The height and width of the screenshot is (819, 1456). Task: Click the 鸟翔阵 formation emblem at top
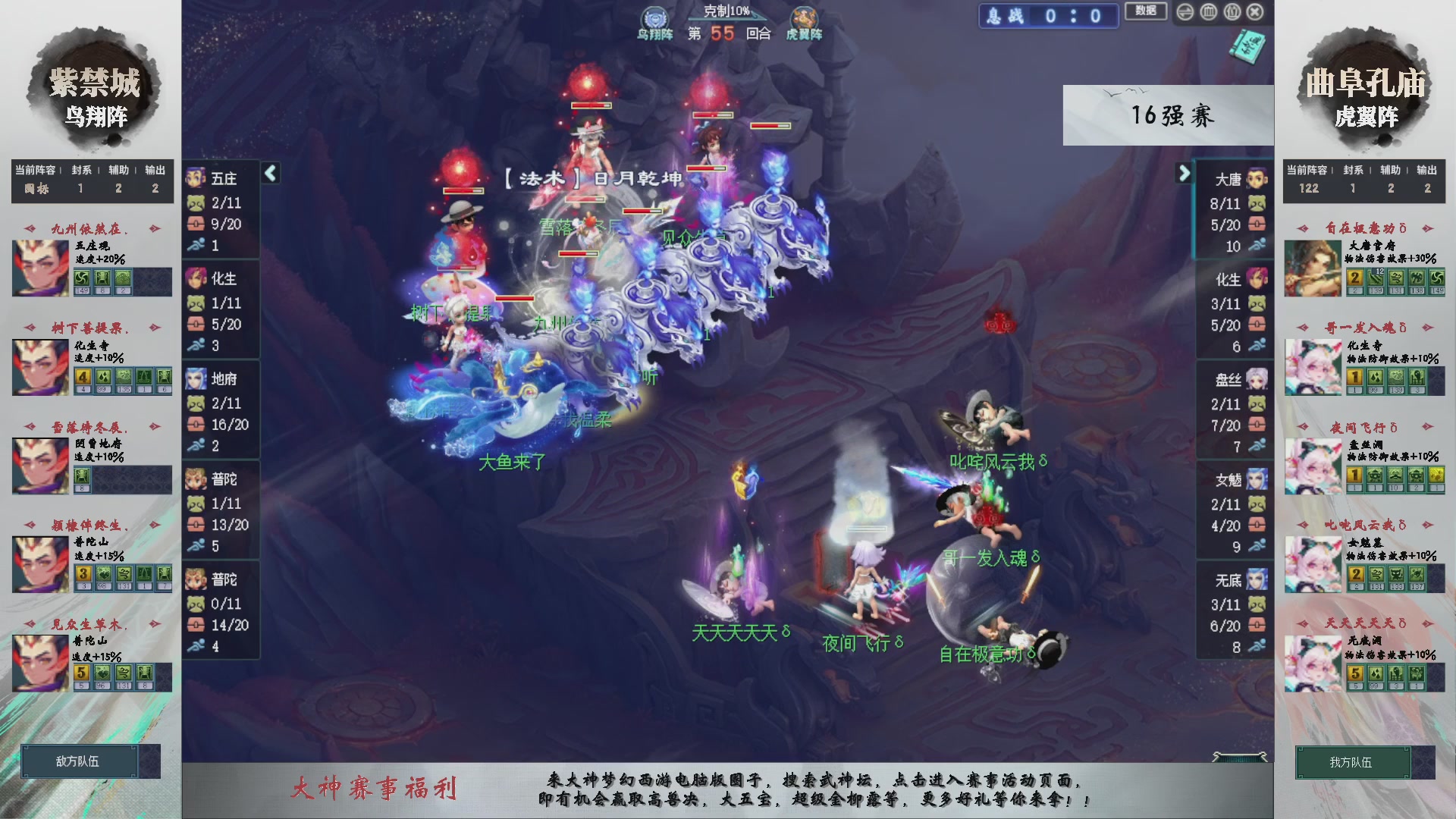click(654, 17)
